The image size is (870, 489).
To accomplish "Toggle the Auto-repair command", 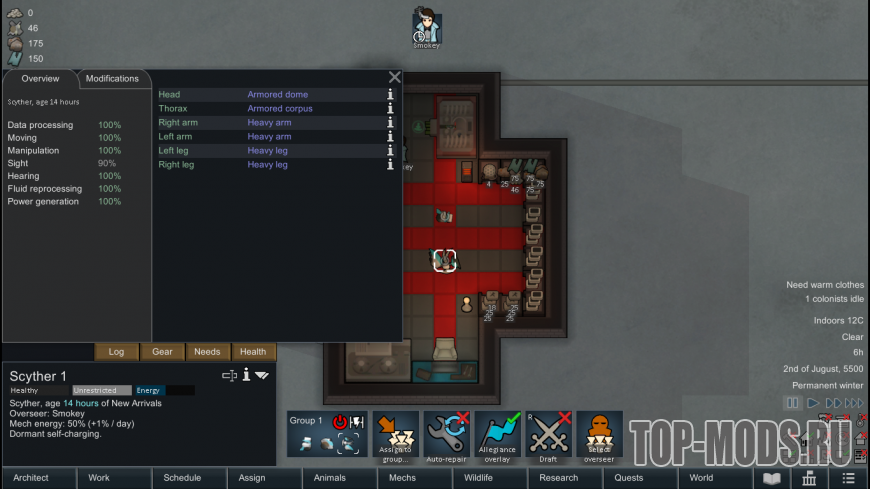I will click(447, 436).
